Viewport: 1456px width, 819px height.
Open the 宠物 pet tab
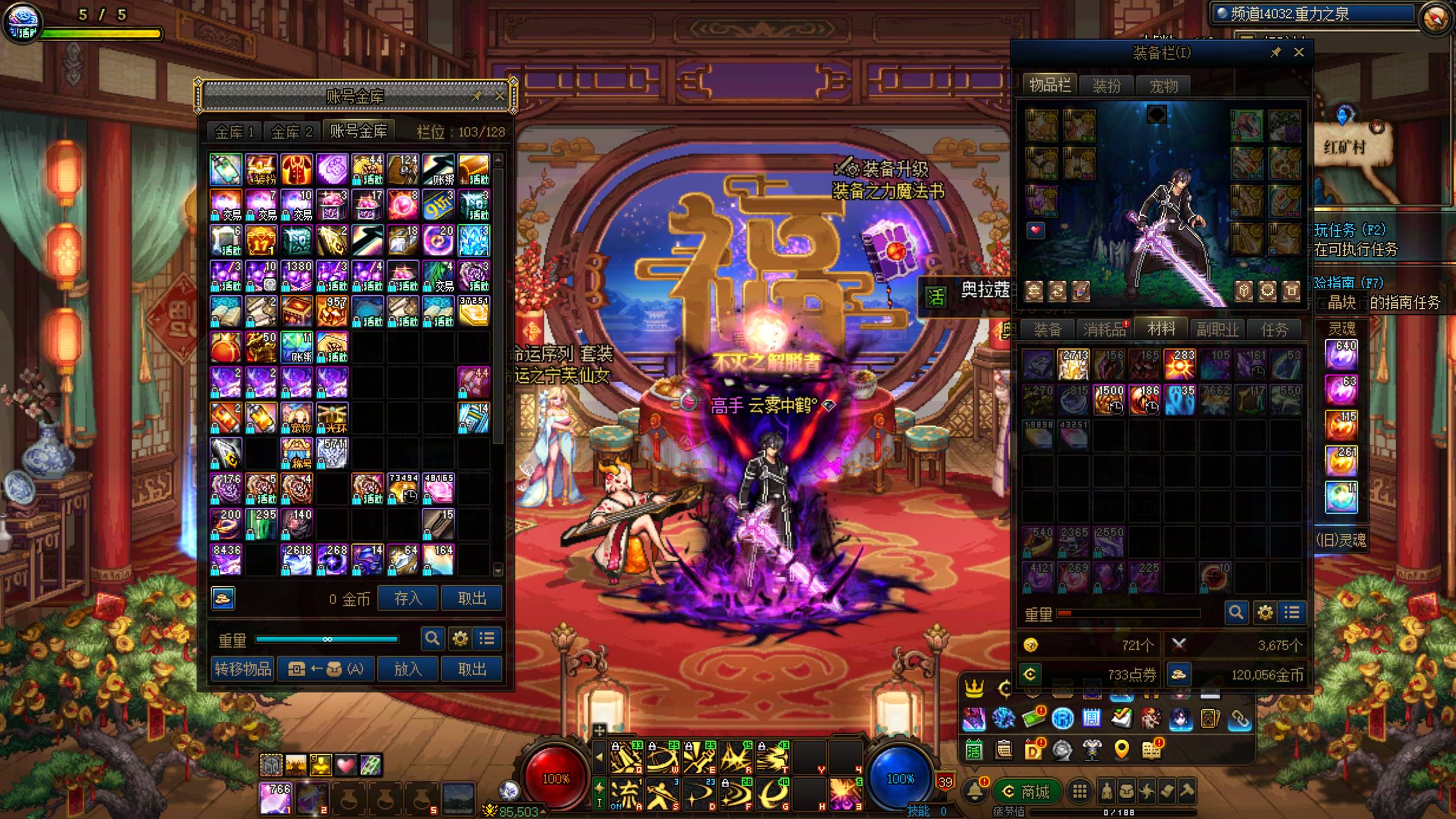[1163, 86]
